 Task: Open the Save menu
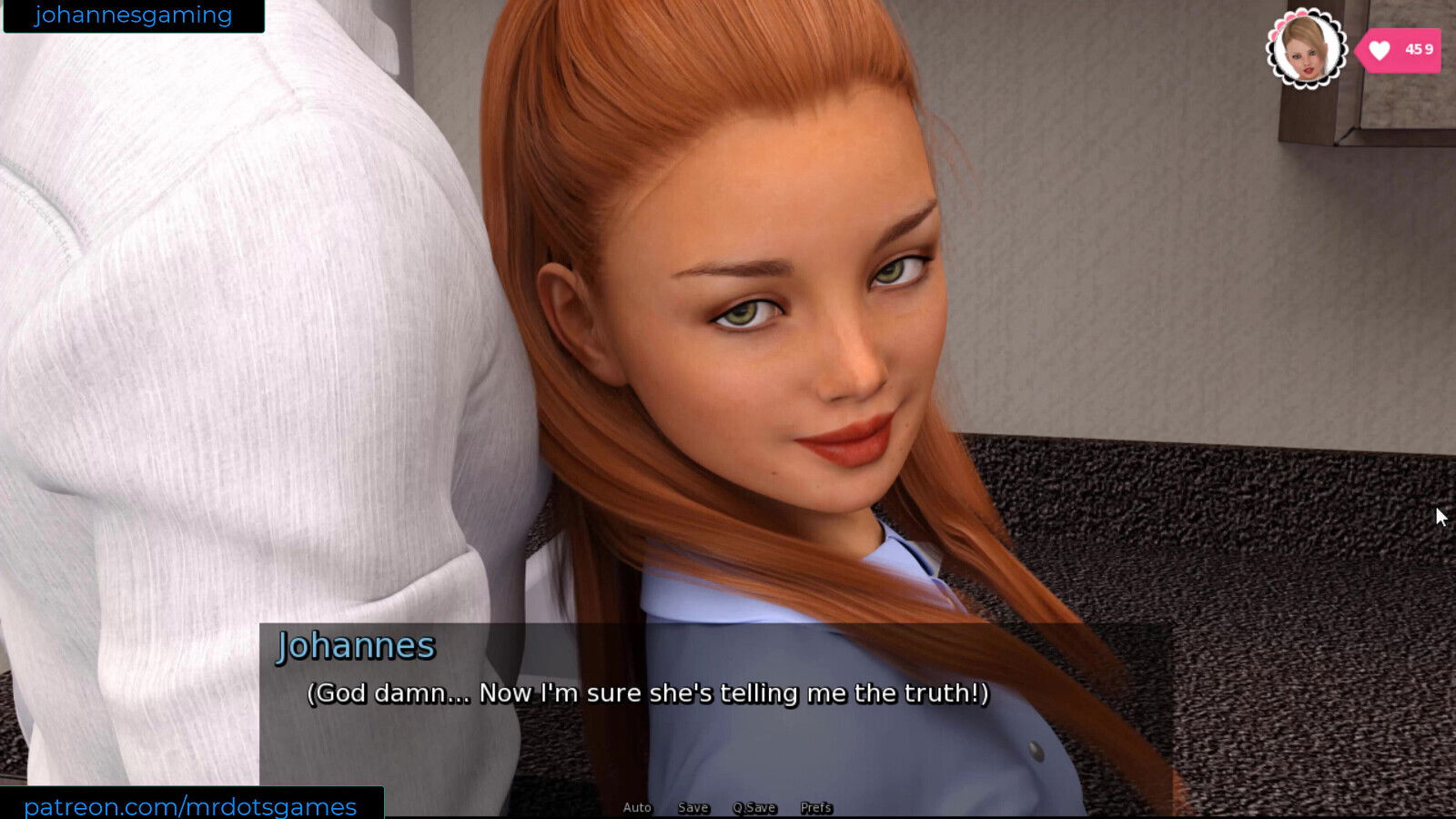(693, 807)
